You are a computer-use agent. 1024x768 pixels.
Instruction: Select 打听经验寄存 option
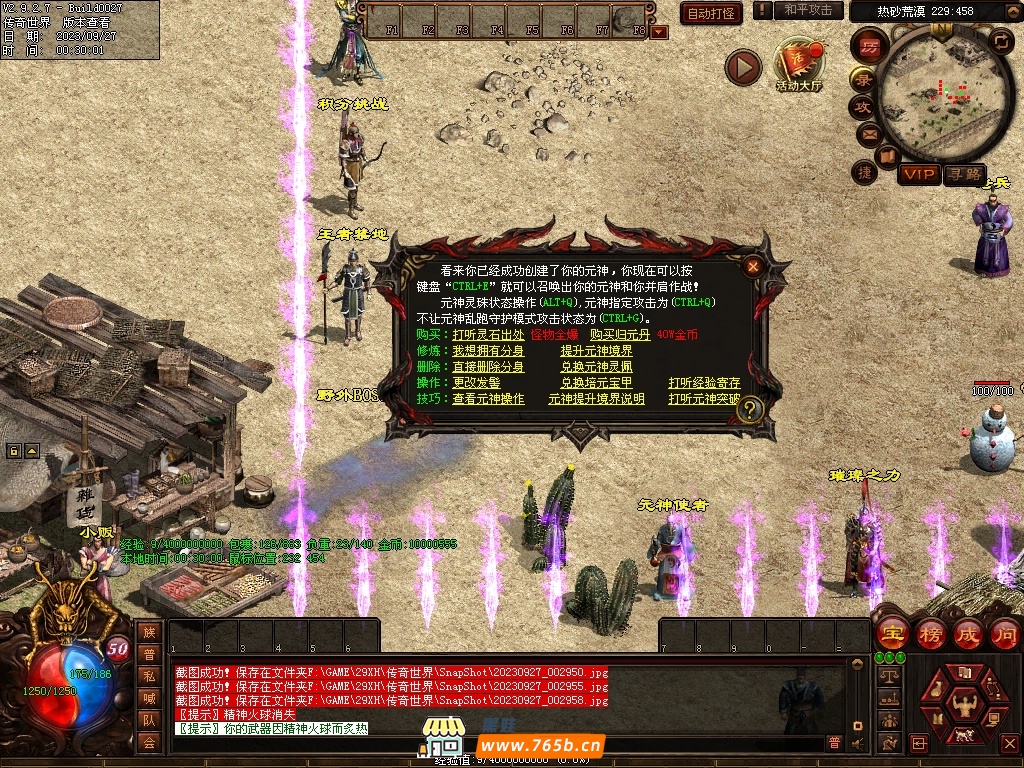click(705, 383)
